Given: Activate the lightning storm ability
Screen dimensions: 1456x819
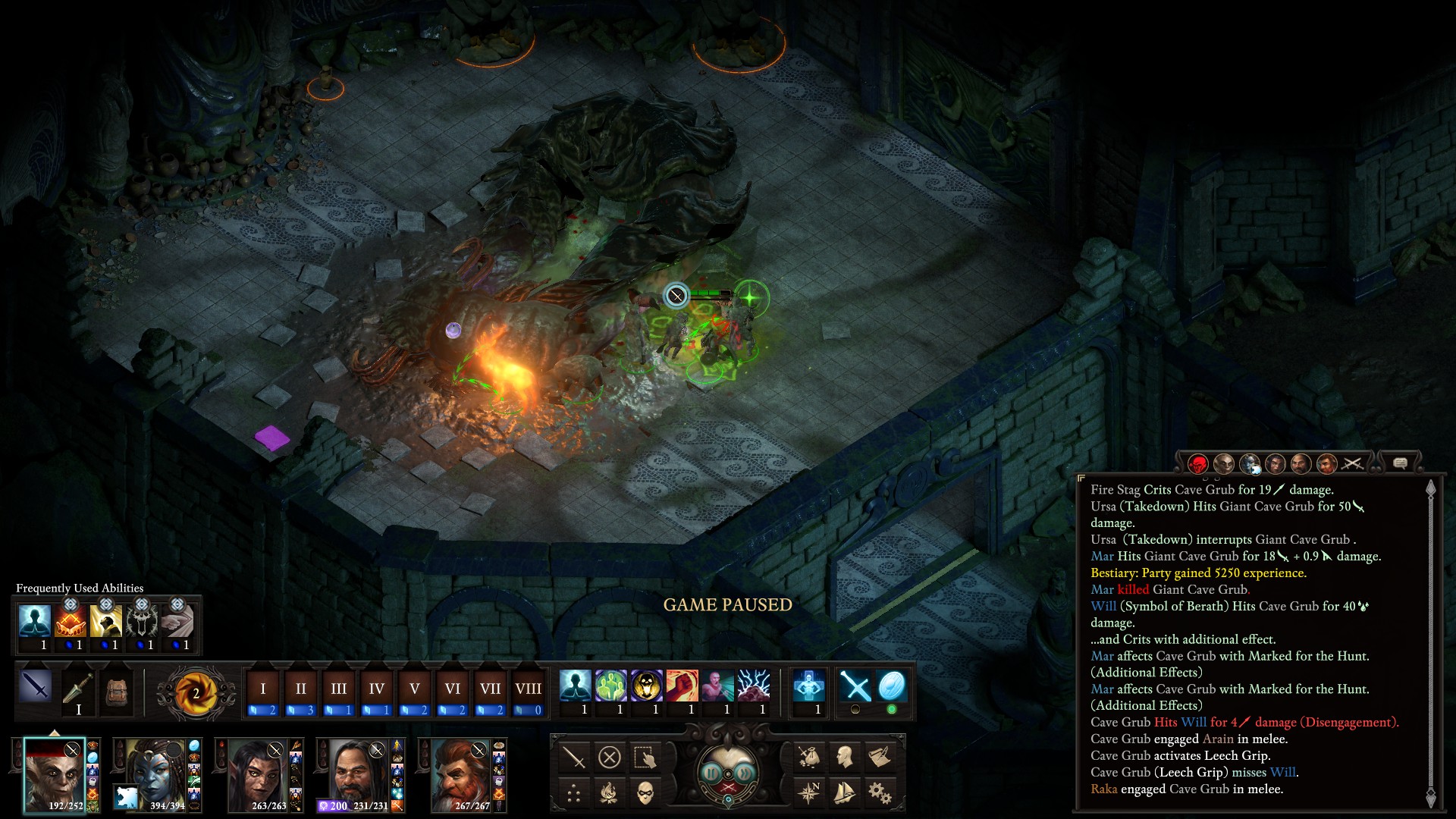Looking at the screenshot, I should pos(753,686).
